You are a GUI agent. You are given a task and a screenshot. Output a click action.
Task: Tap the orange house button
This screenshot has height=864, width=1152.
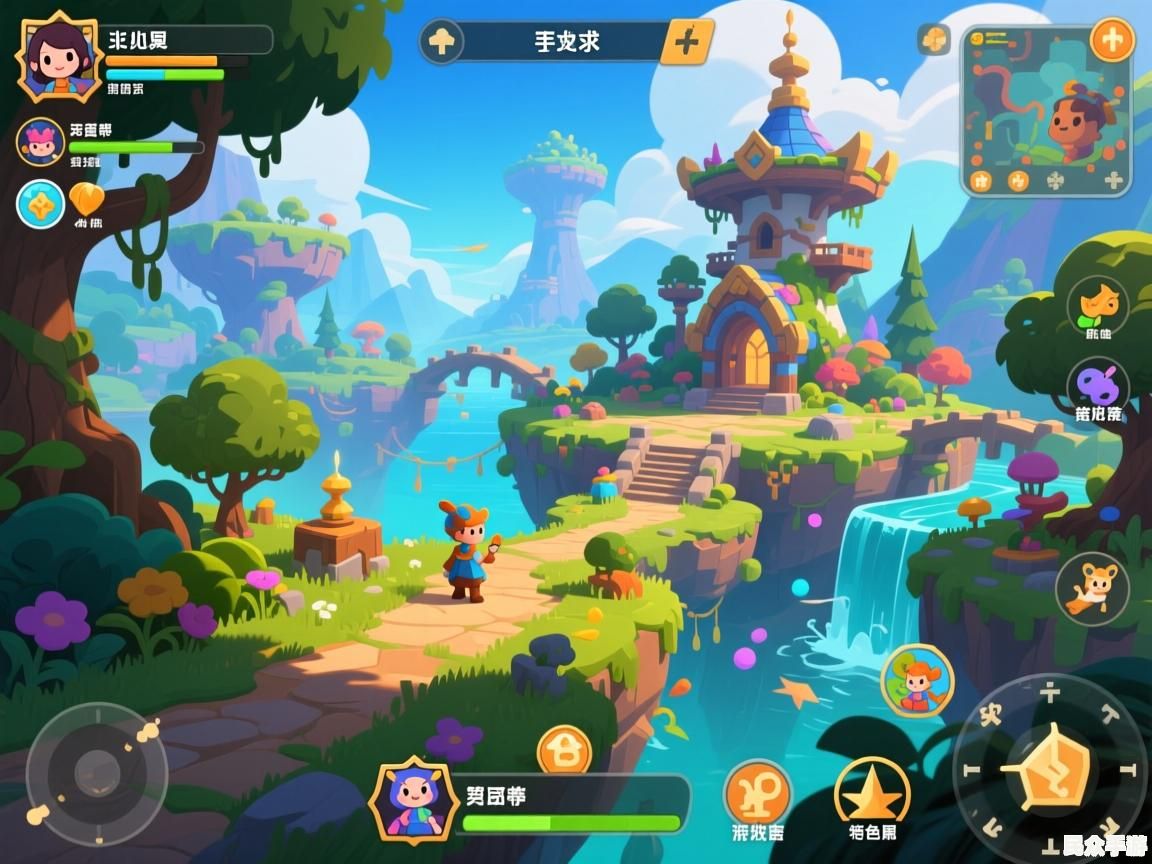[x=564, y=752]
